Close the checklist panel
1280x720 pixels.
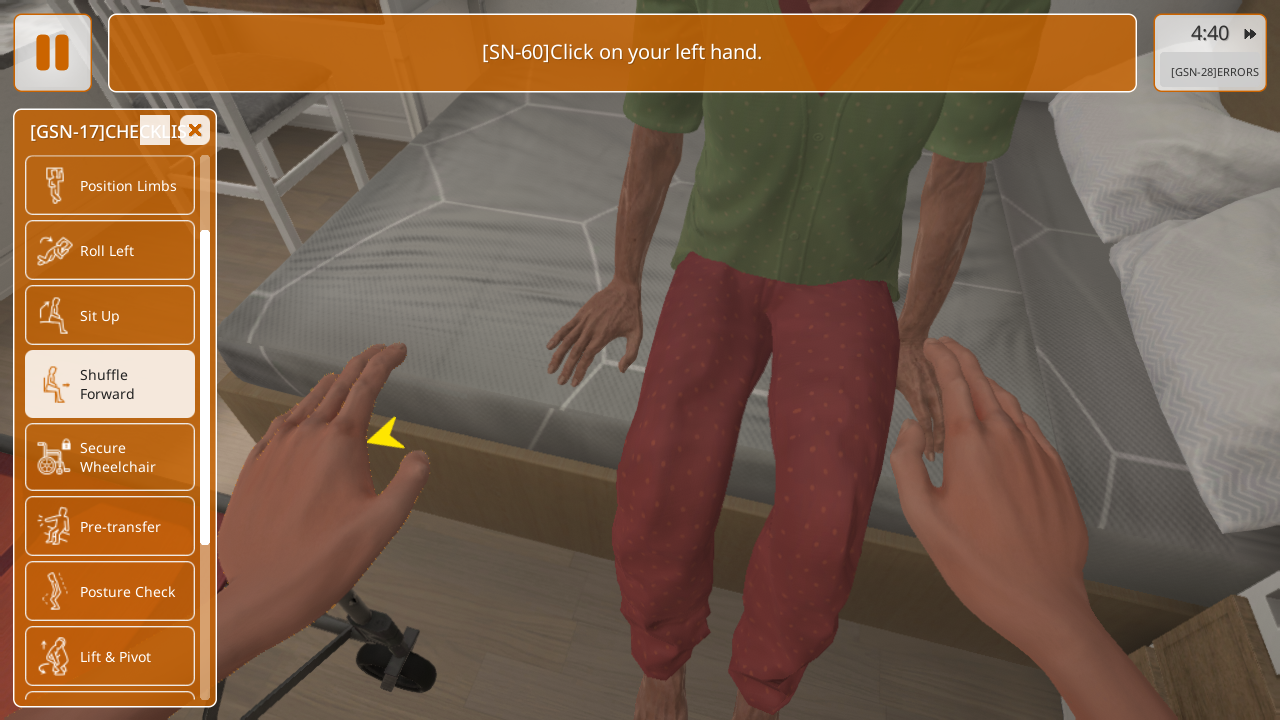tap(195, 130)
